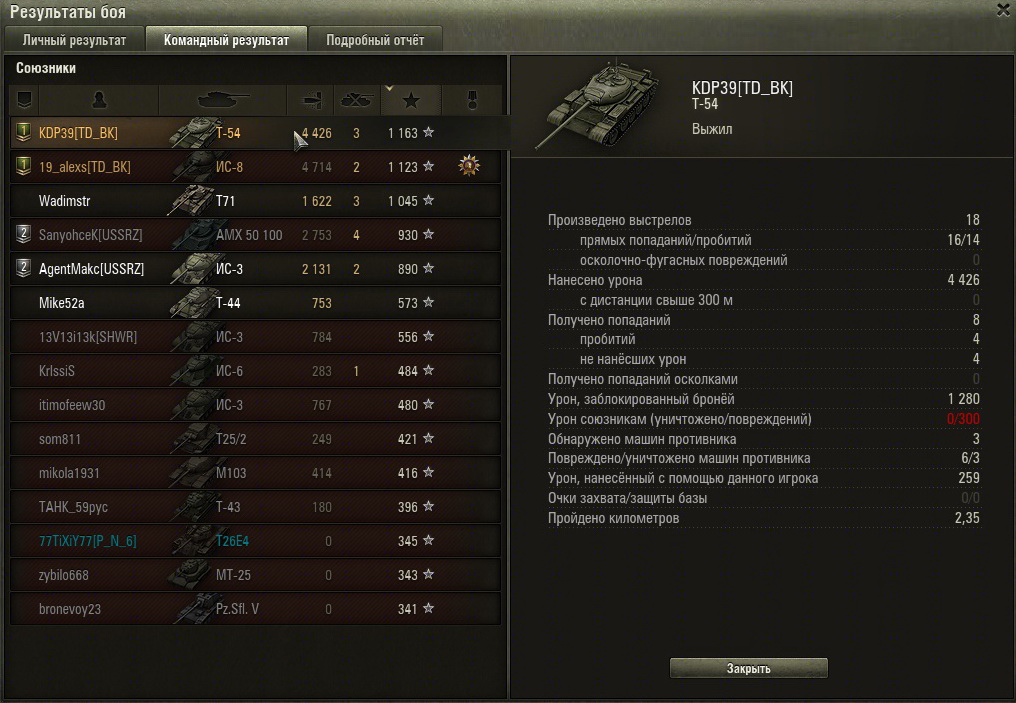This screenshot has height=703, width=1016.
Task: Sort allies by tank column header
Action: coord(223,100)
